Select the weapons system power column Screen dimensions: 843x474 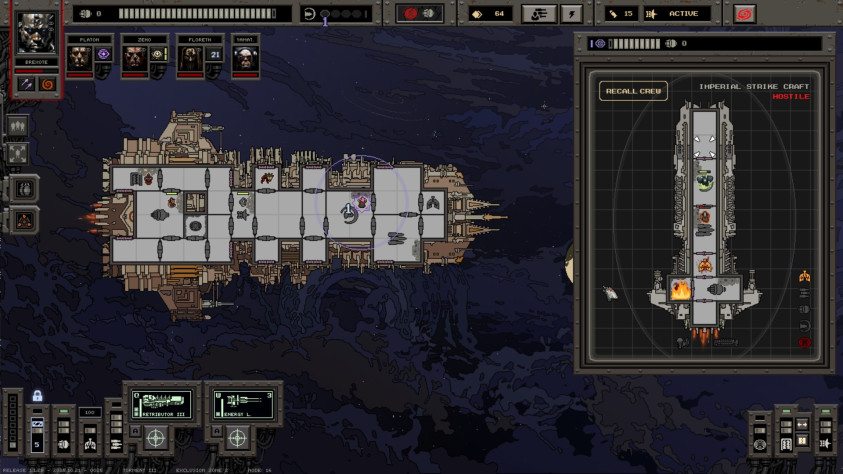click(x=115, y=432)
